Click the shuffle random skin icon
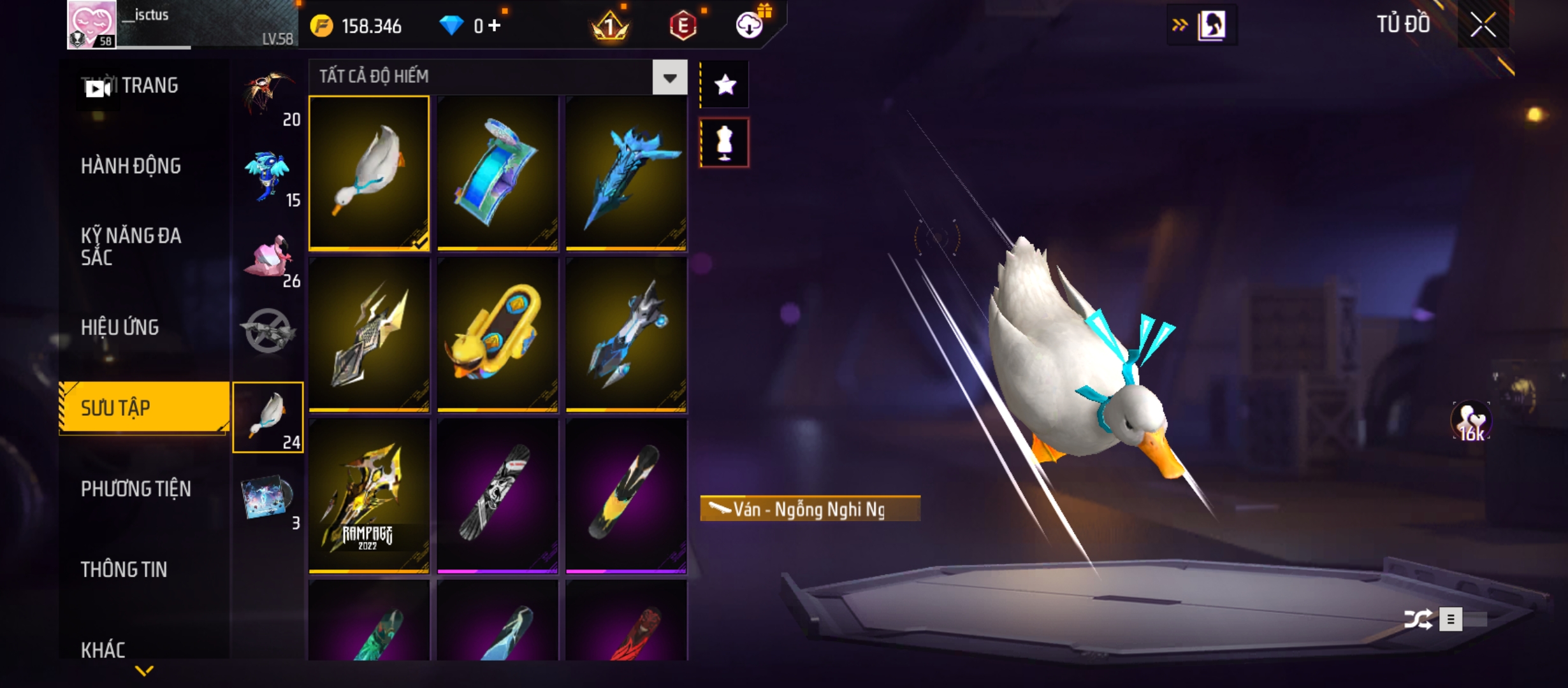Screen dimensions: 1568x688 pos(1418,619)
